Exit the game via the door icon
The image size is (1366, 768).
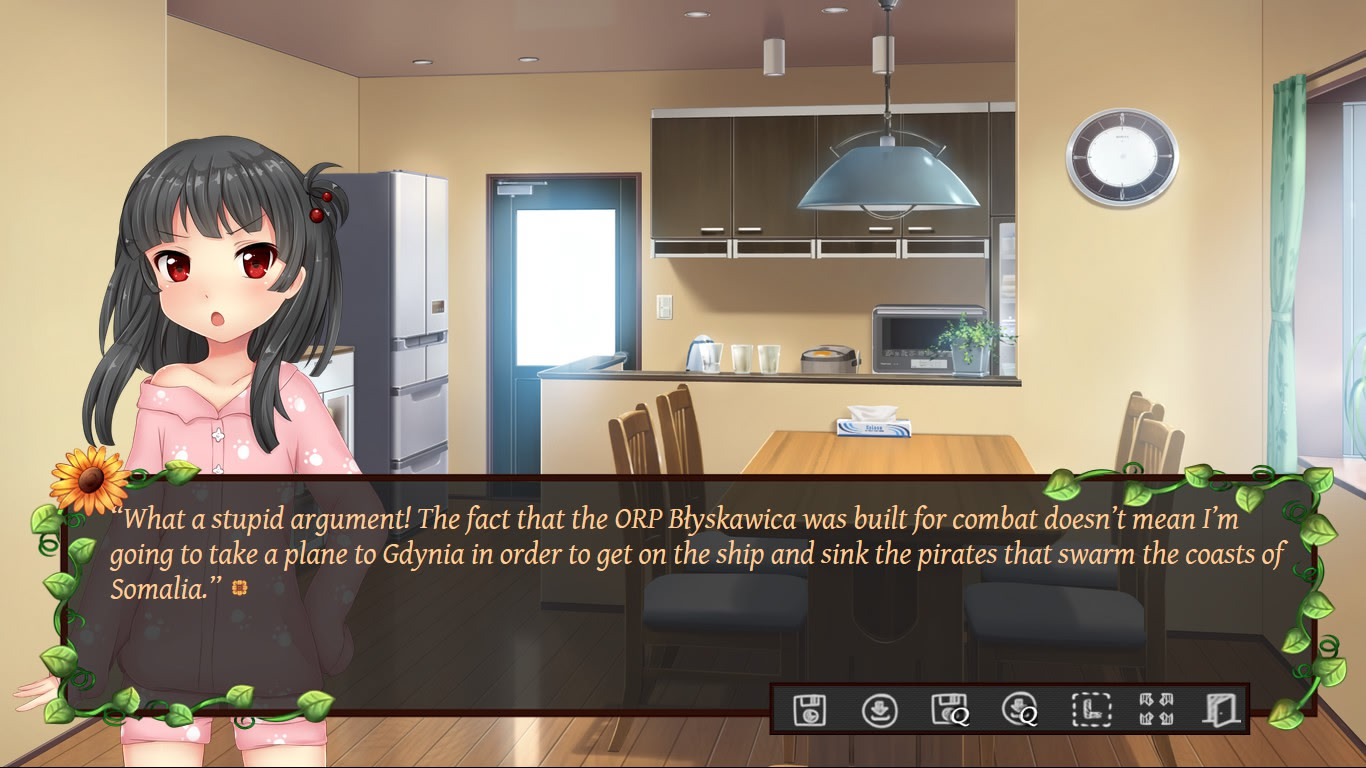(1222, 710)
